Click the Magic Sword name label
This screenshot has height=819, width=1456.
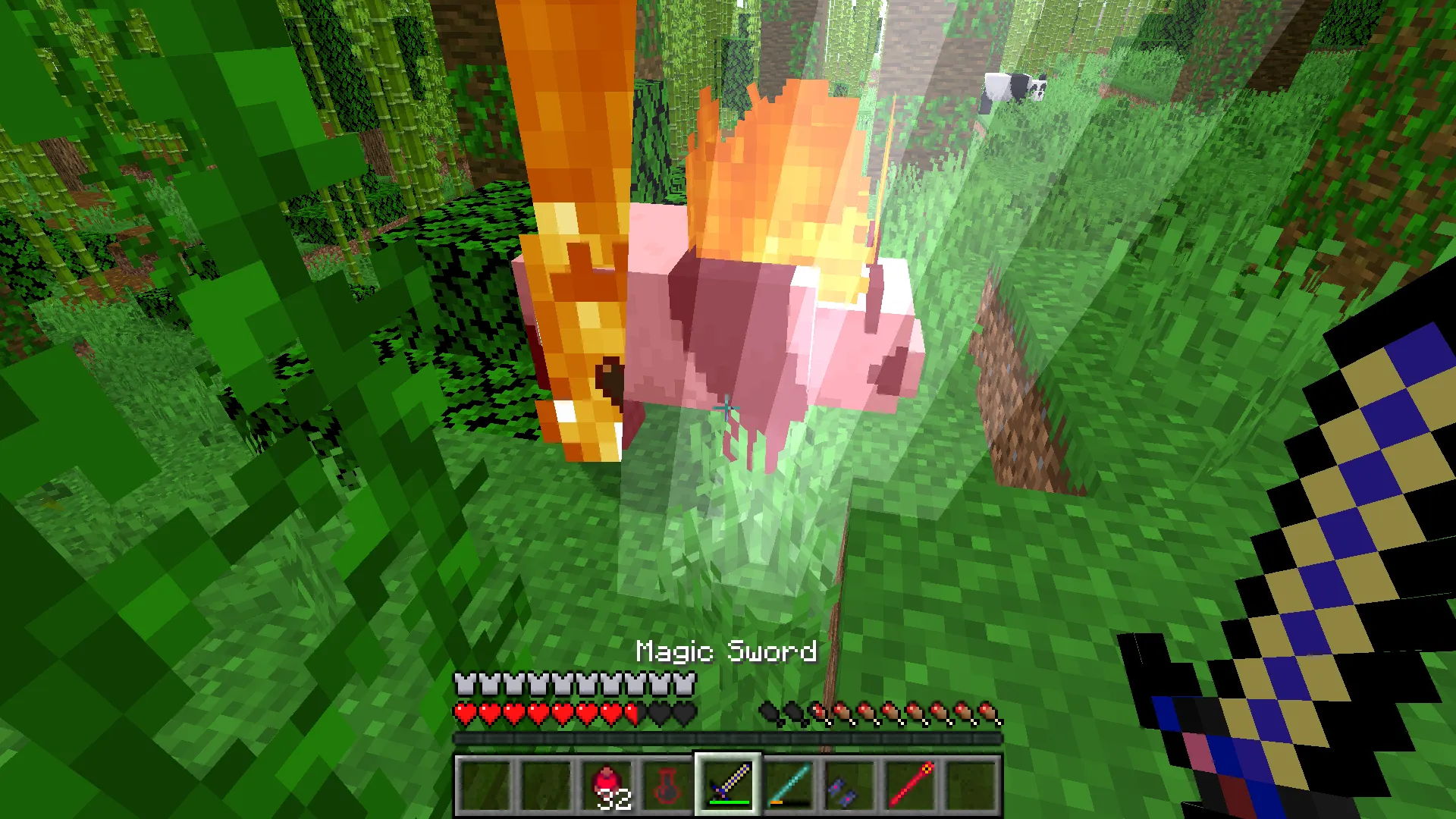[x=726, y=651]
